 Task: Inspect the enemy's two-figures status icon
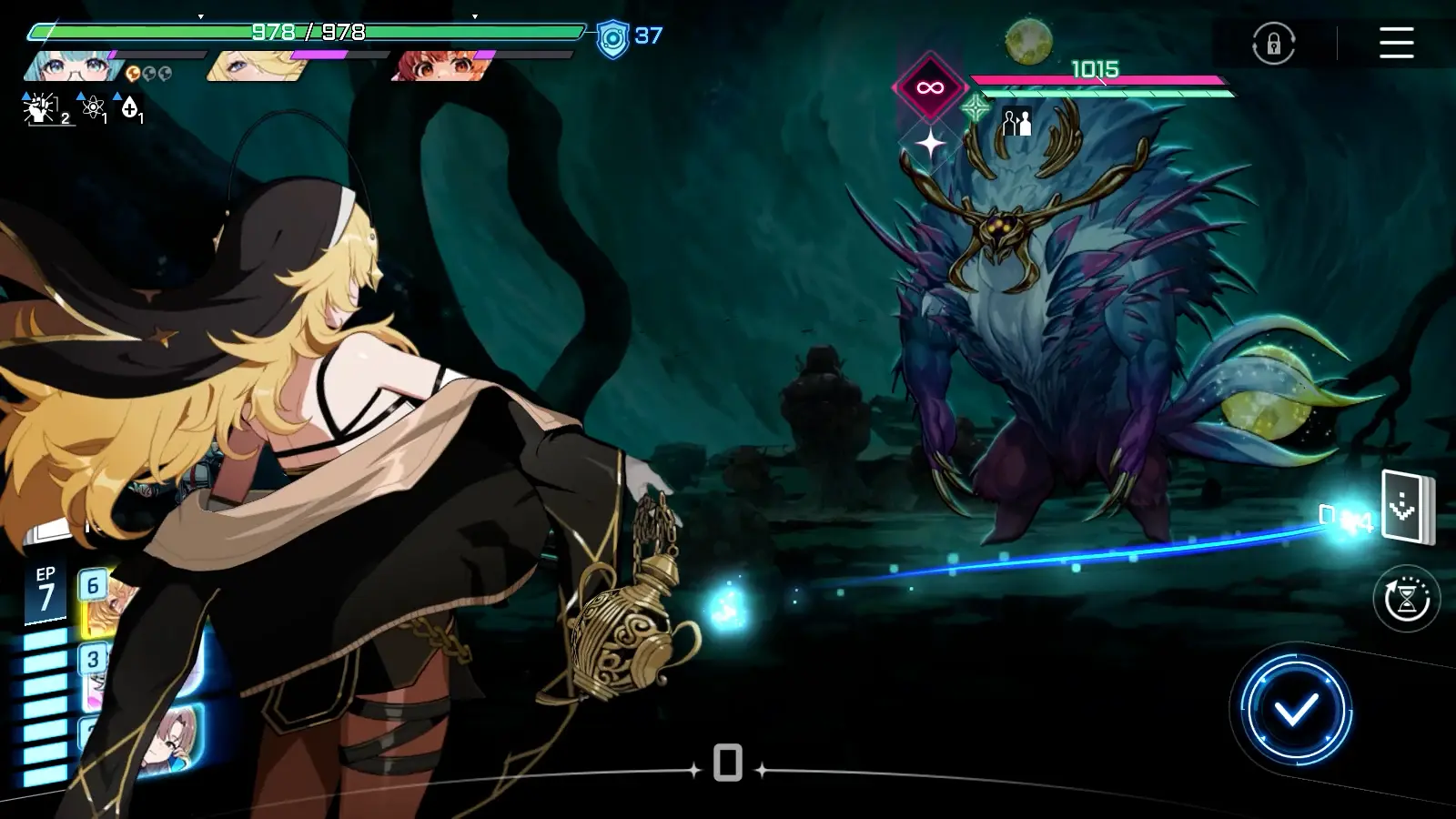pos(1016,121)
